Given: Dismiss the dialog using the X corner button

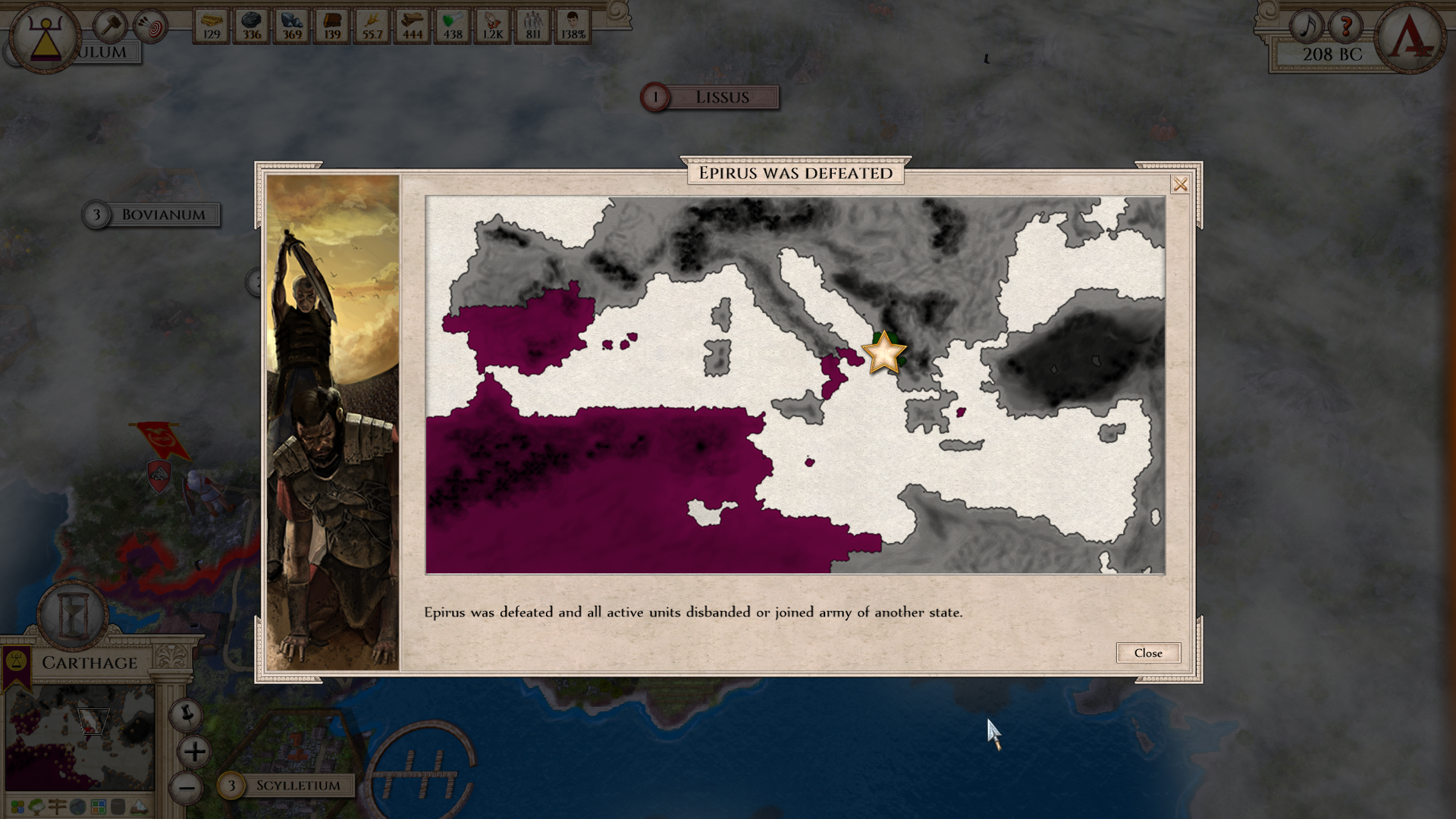Looking at the screenshot, I should [1180, 184].
